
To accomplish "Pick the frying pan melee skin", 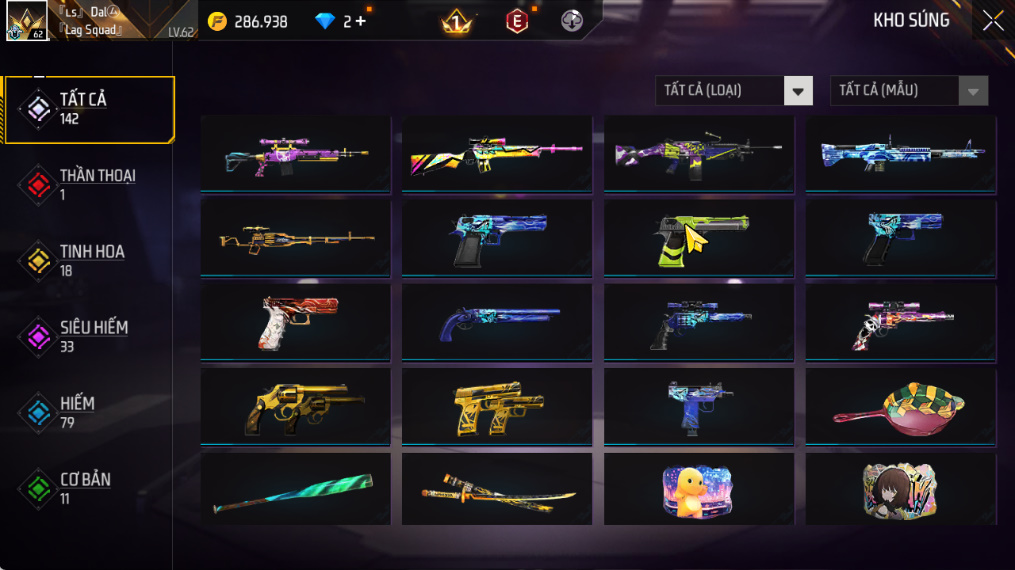I will point(900,407).
